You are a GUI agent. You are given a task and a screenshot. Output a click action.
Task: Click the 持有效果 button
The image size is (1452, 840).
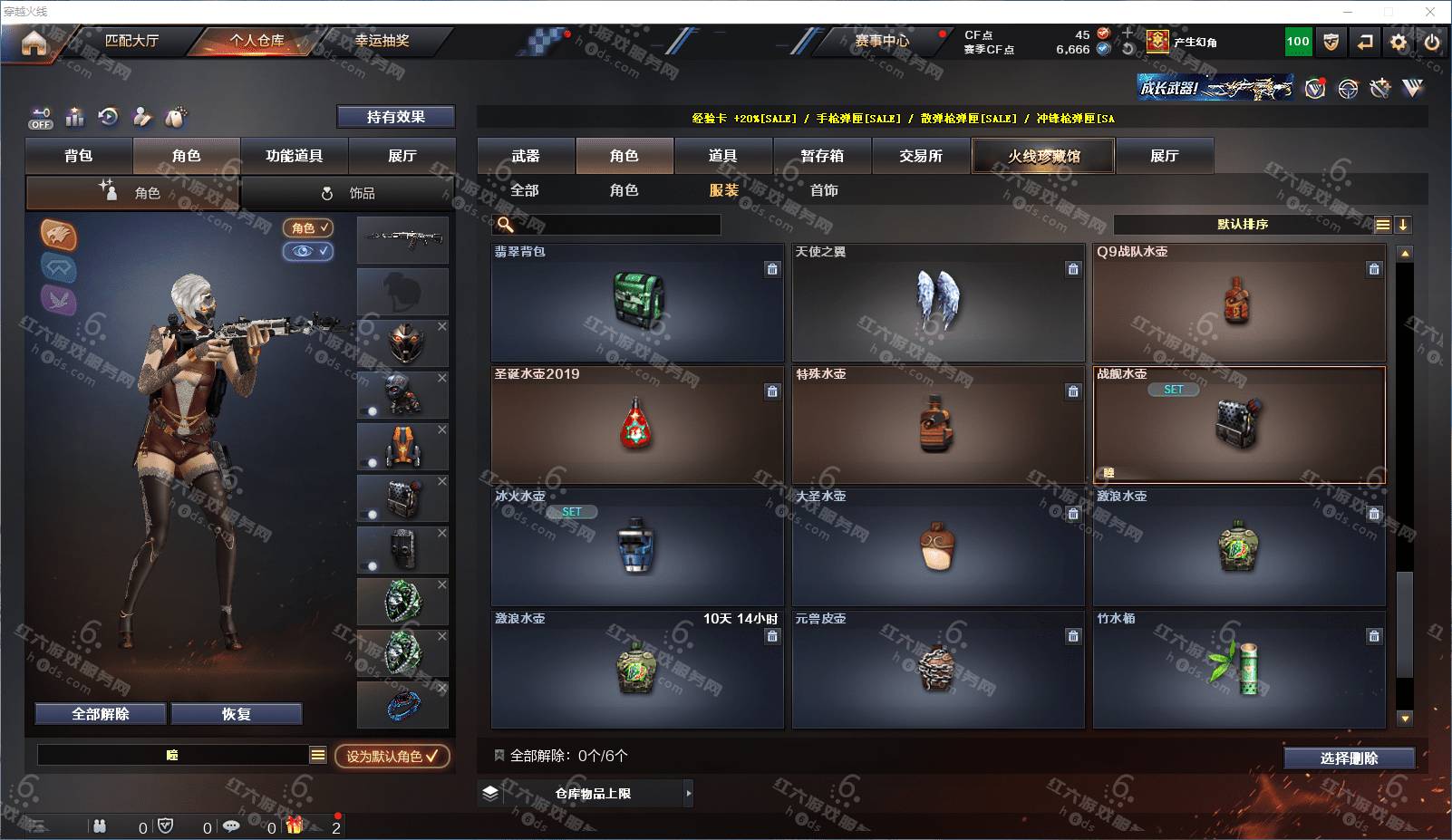[395, 117]
